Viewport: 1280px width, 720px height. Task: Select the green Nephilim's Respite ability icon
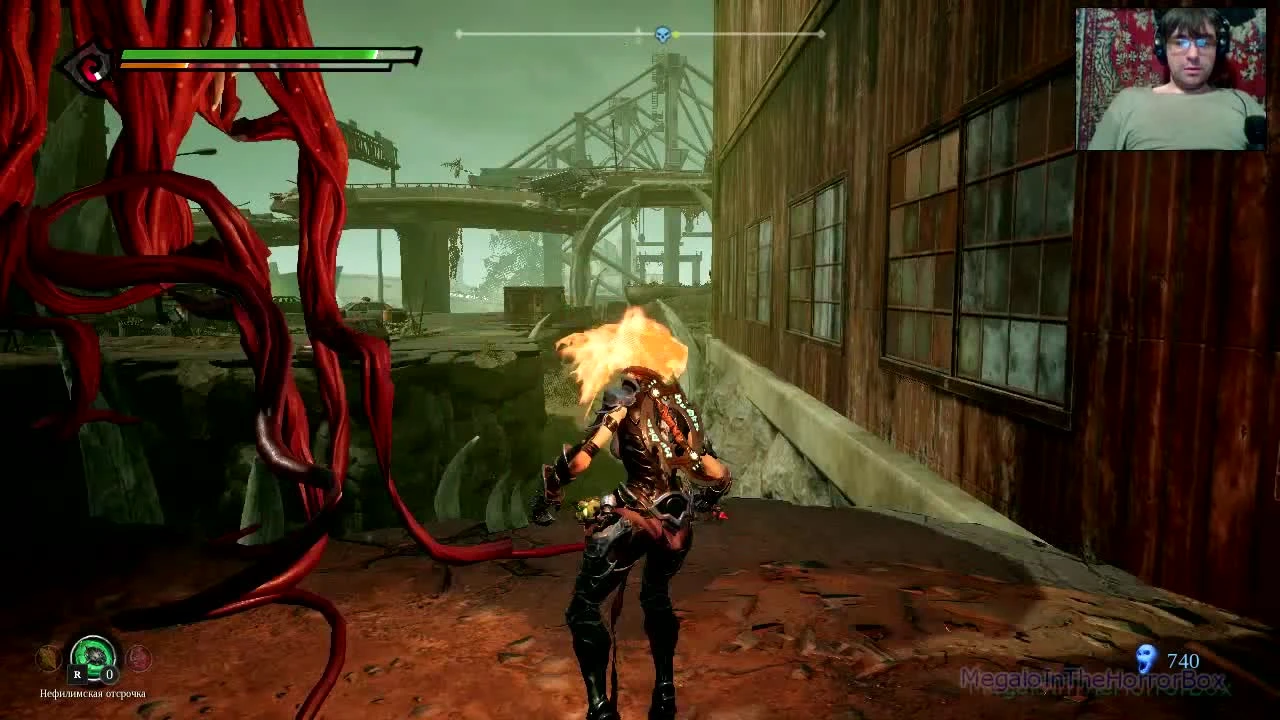coord(92,656)
